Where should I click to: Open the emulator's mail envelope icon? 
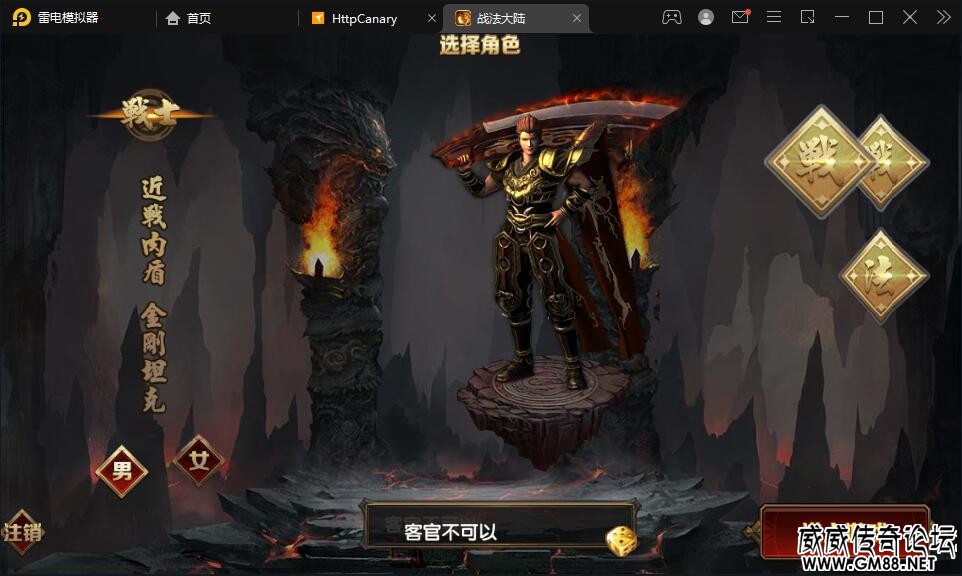[x=740, y=17]
